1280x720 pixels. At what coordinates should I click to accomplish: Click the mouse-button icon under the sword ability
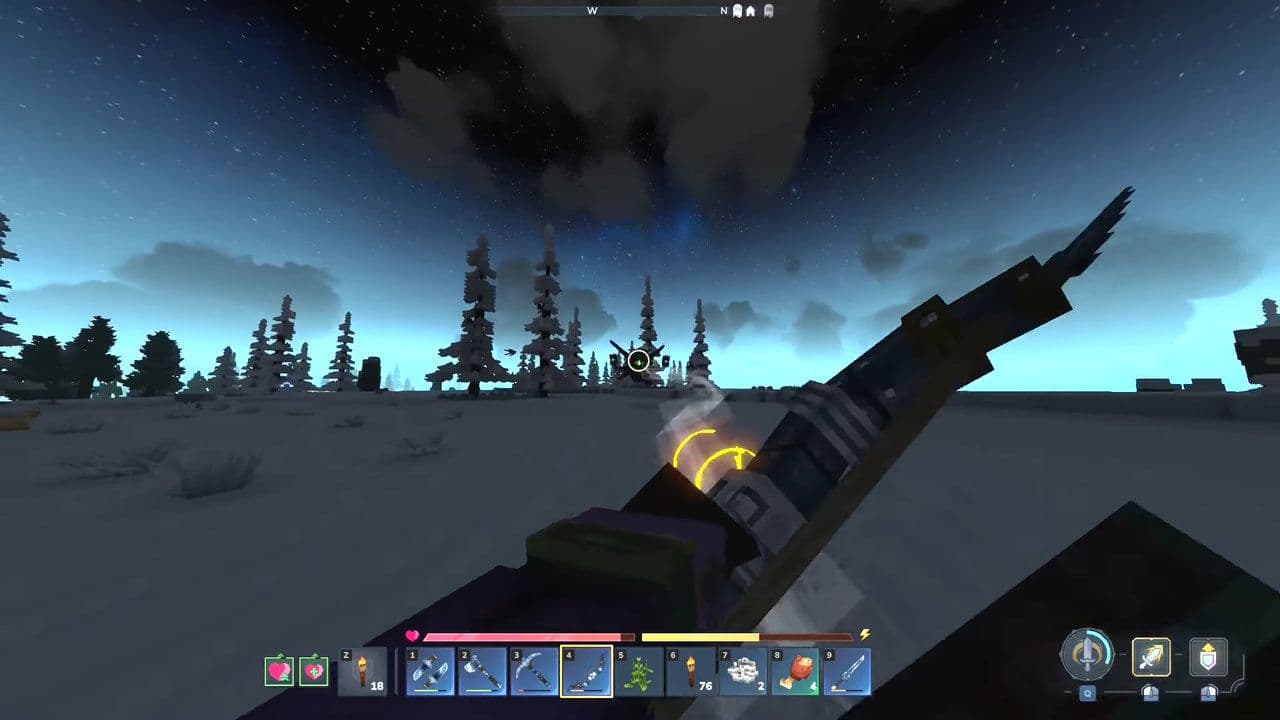coord(1150,693)
